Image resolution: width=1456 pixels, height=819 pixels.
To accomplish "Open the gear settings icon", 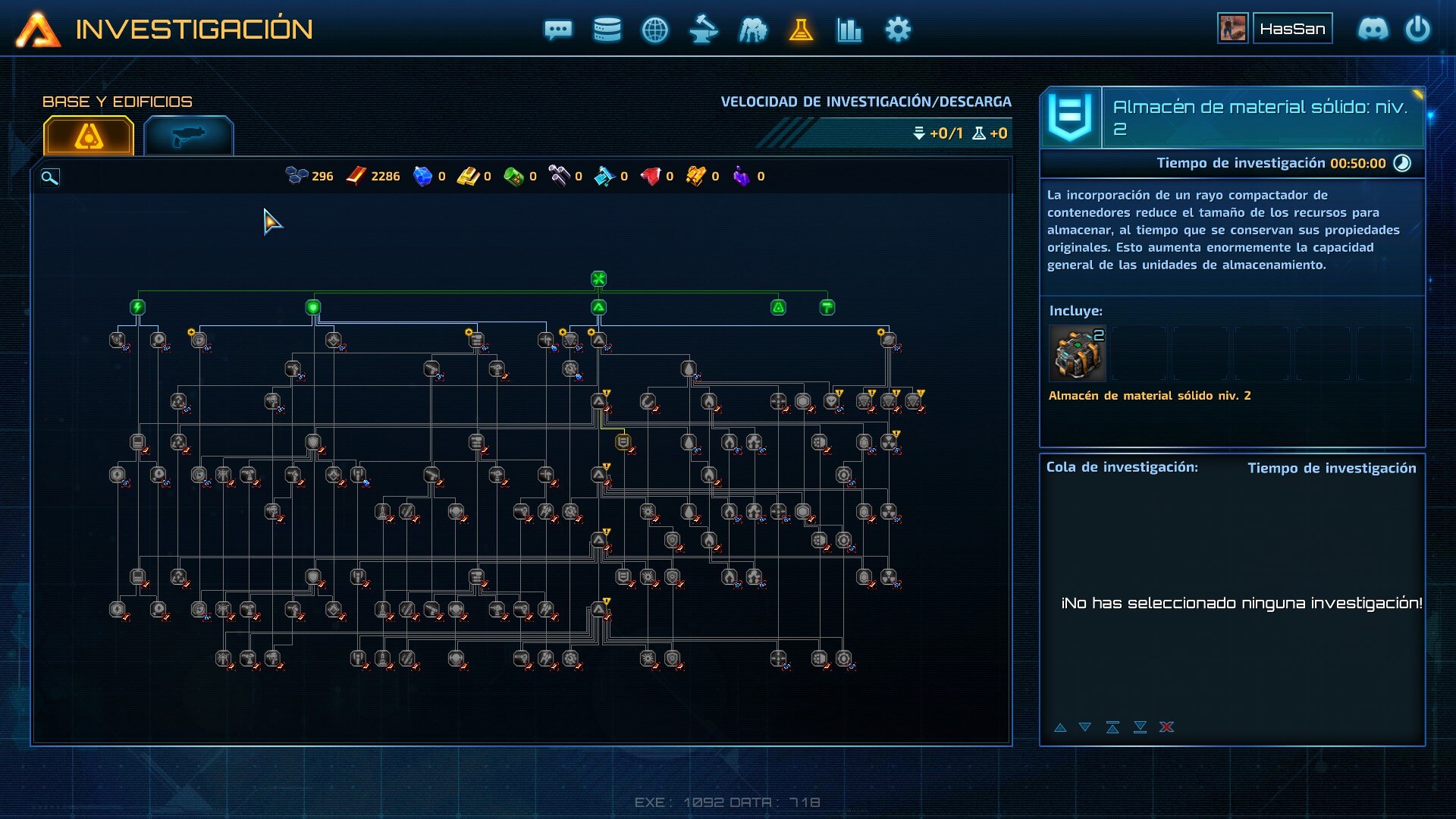I will point(898,30).
